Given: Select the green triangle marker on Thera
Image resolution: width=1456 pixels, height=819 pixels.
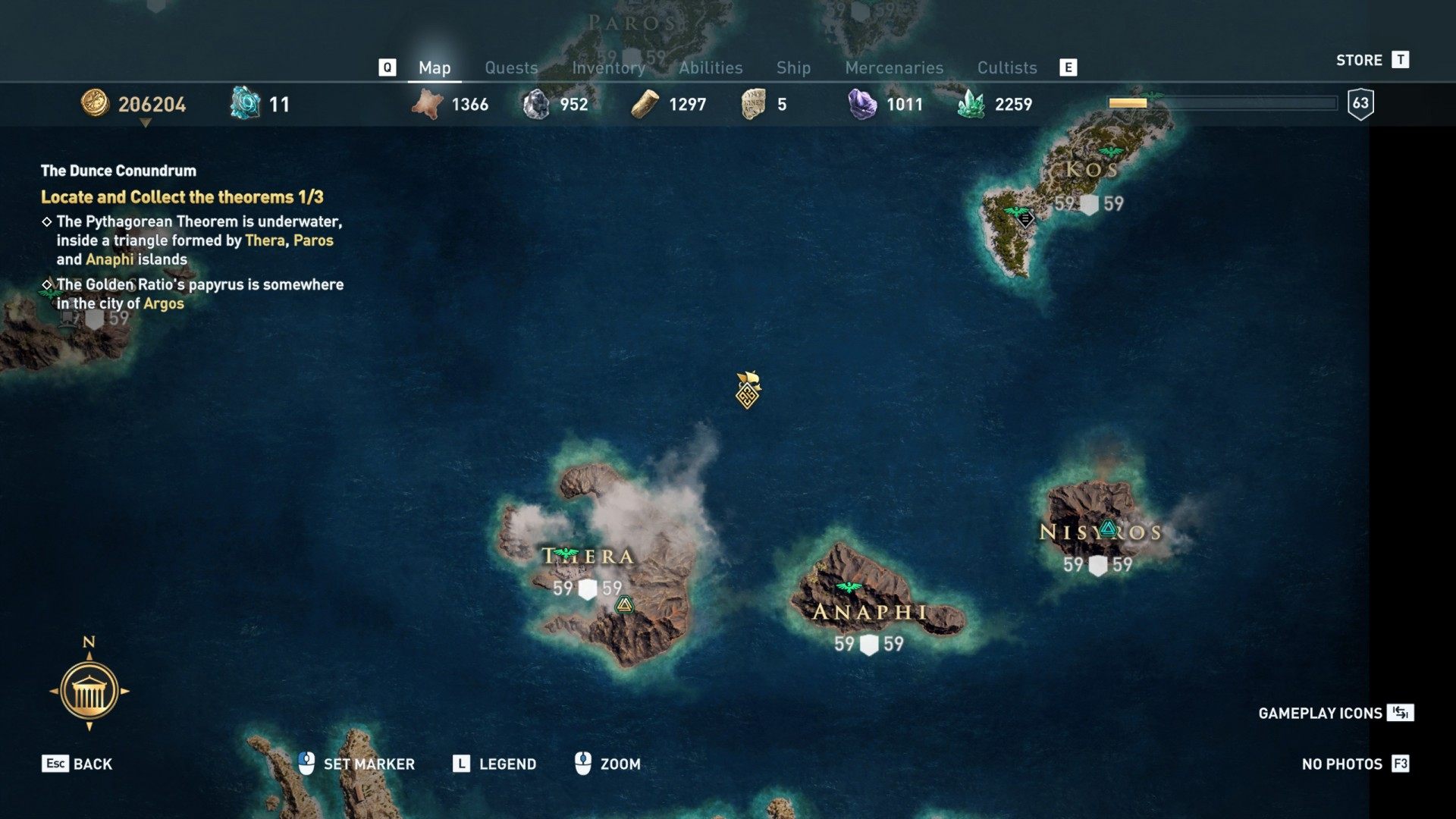Looking at the screenshot, I should [624, 604].
